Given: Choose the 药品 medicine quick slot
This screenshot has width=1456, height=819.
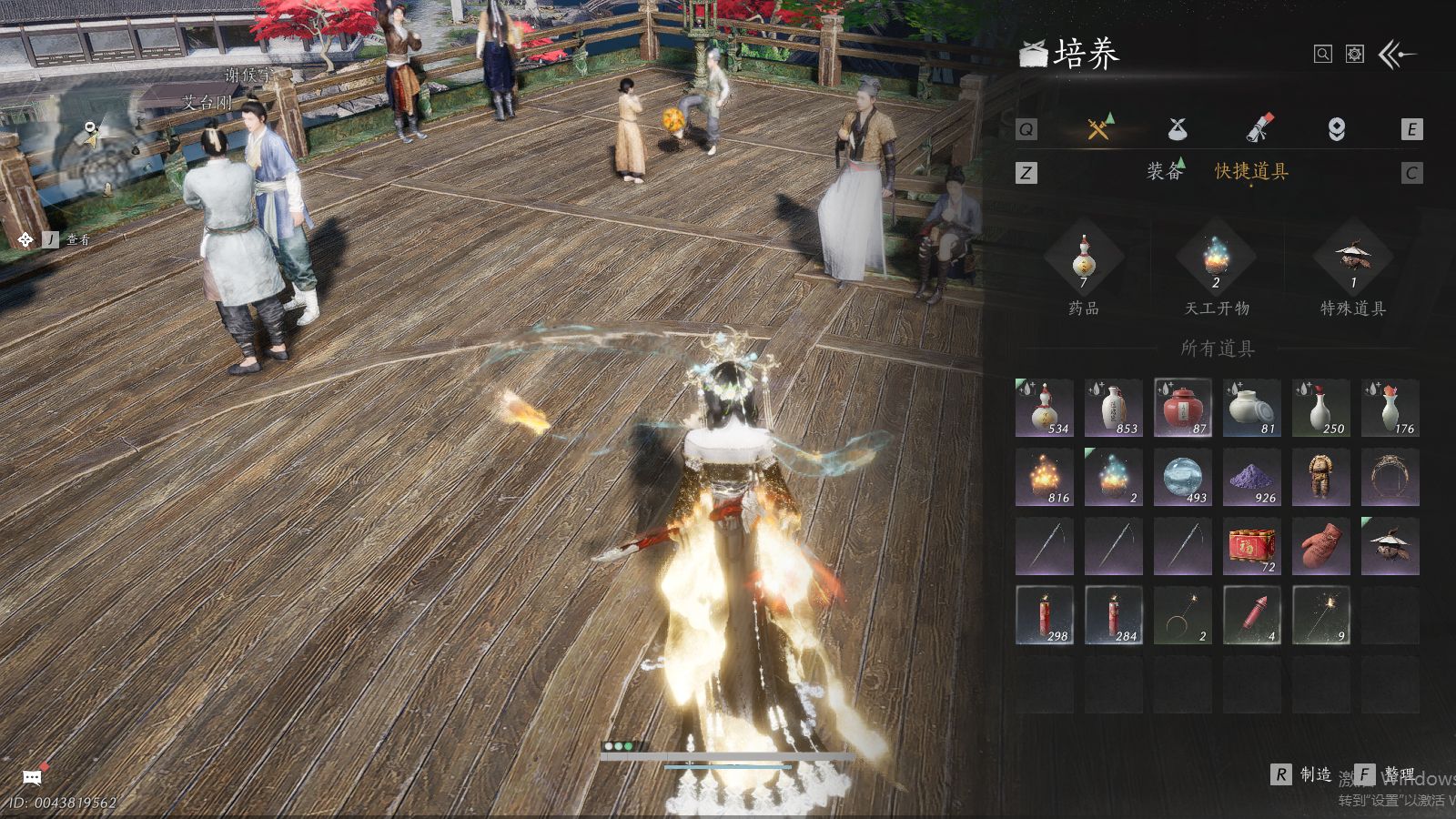Looking at the screenshot, I should pos(1083,259).
